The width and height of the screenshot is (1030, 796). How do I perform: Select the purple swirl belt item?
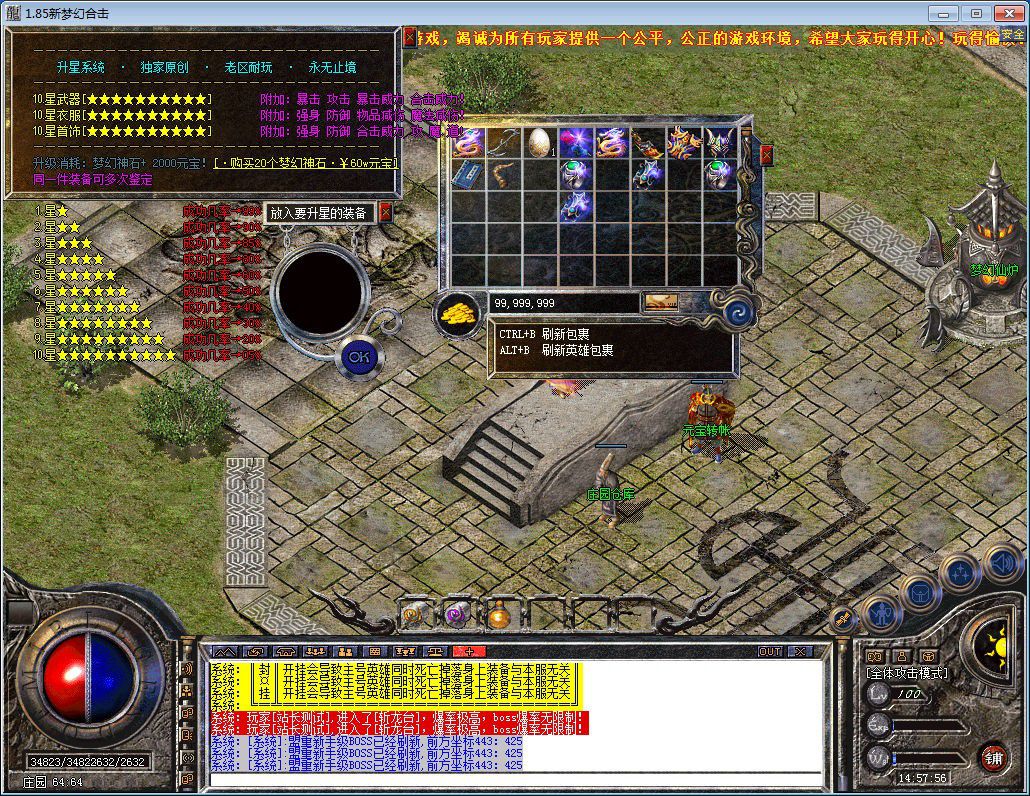455,615
